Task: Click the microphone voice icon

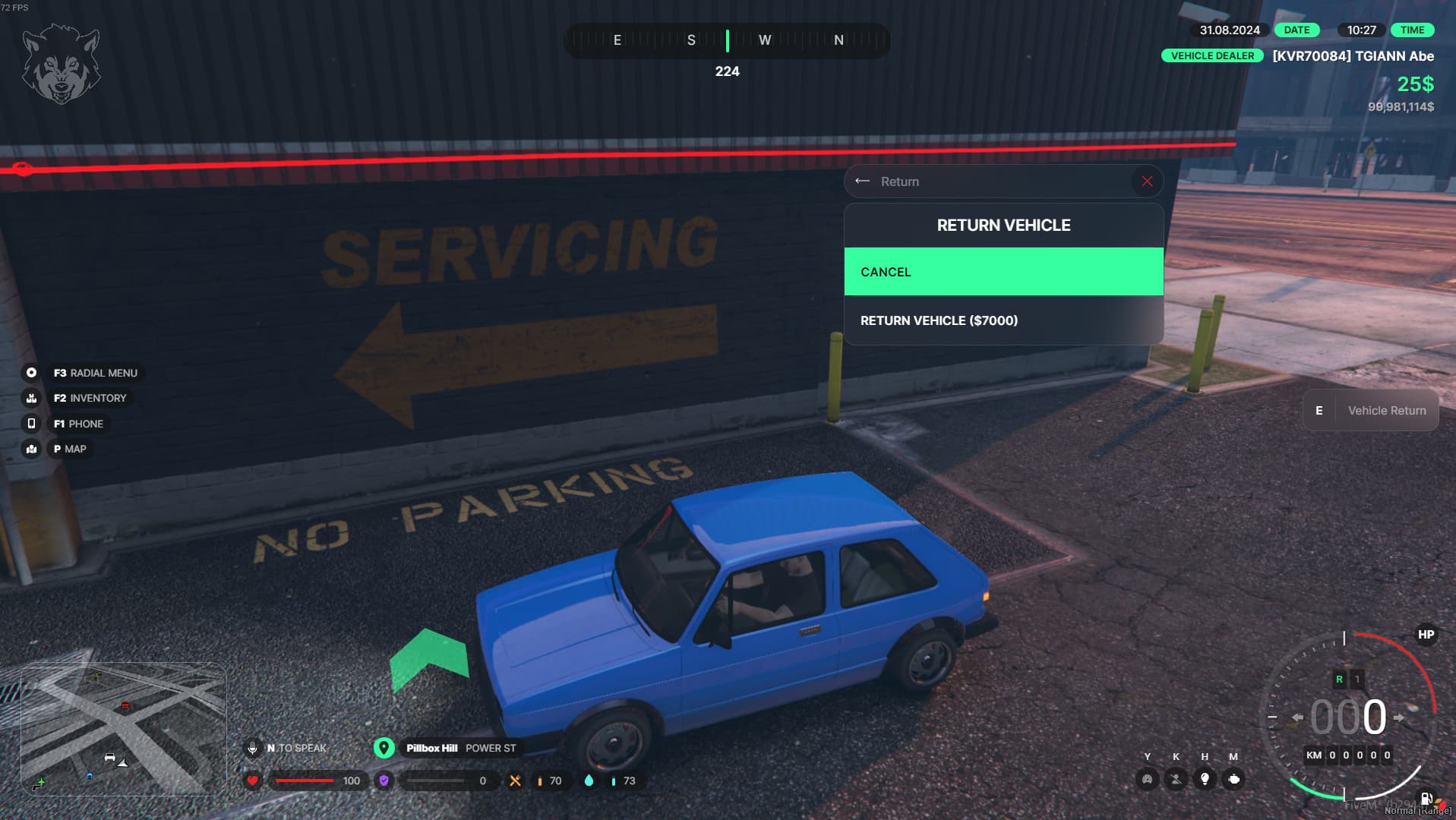Action: 252,749
